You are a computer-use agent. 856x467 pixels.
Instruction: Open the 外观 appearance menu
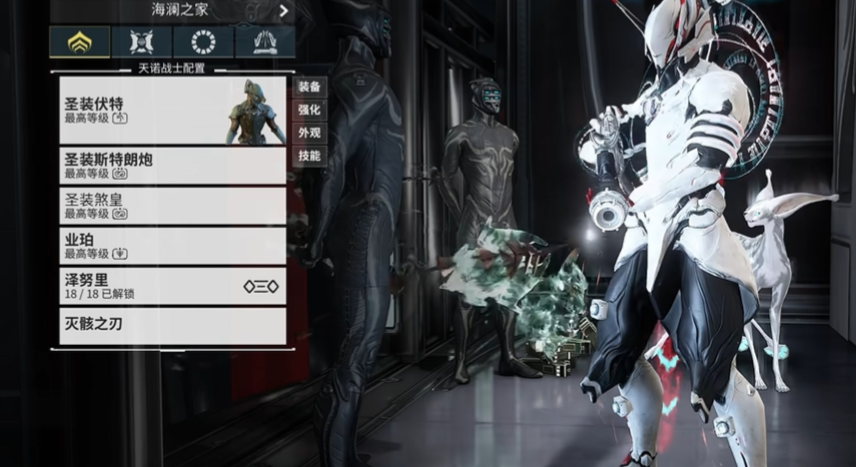[x=309, y=133]
